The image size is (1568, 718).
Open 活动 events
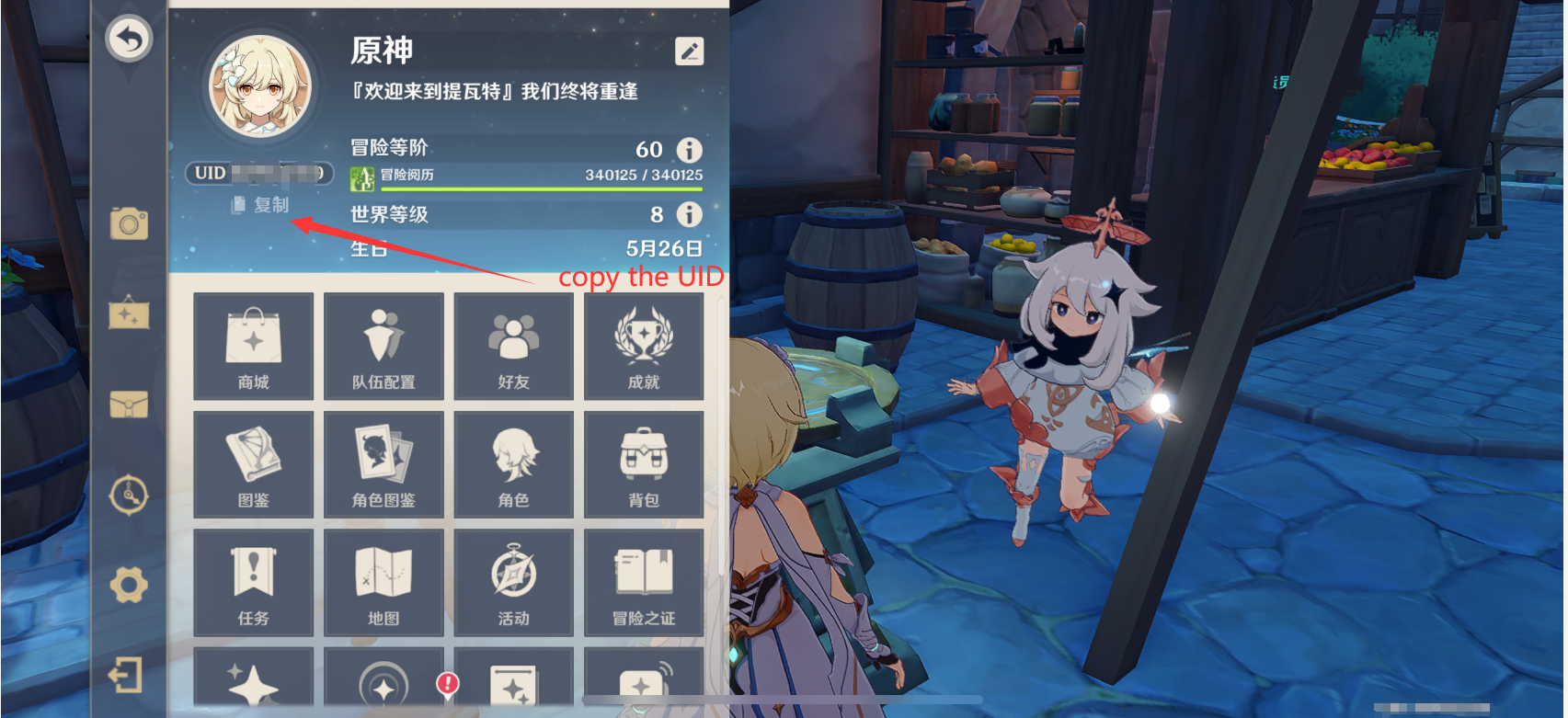pyautogui.click(x=514, y=582)
